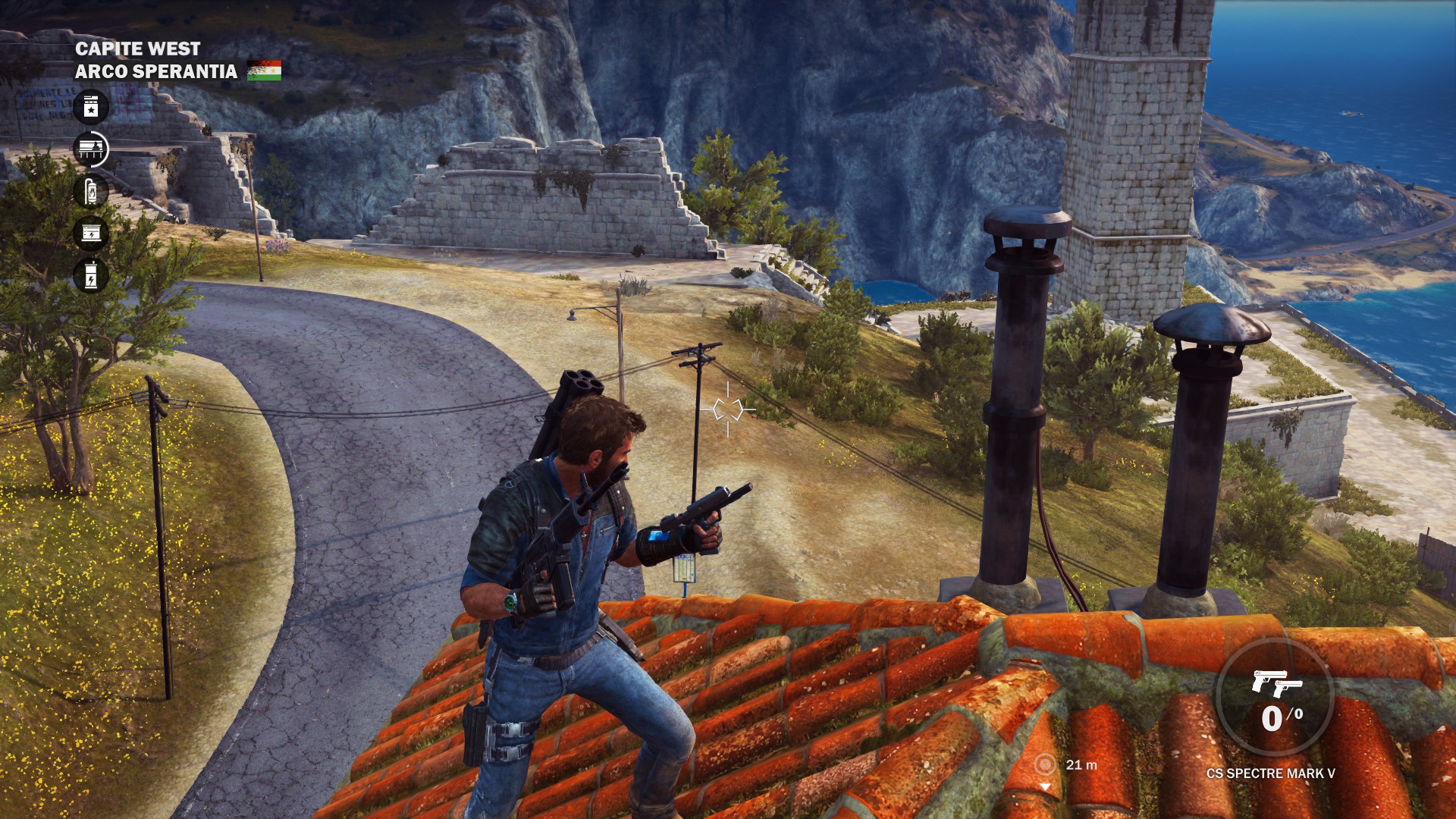Viewport: 1456px width, 819px height.
Task: Click the Arco Sperantia flag icon
Action: pos(264,71)
